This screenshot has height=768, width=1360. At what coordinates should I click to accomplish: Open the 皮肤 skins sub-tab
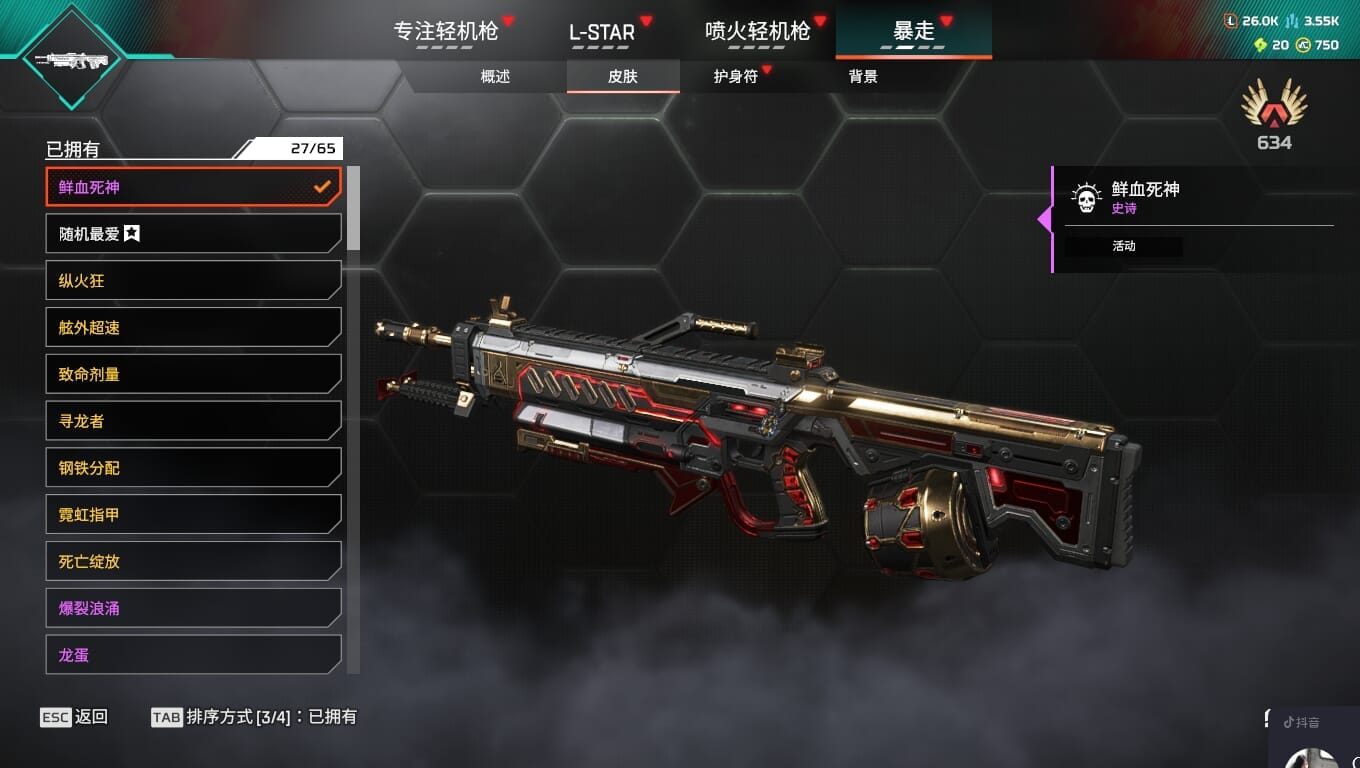(623, 77)
